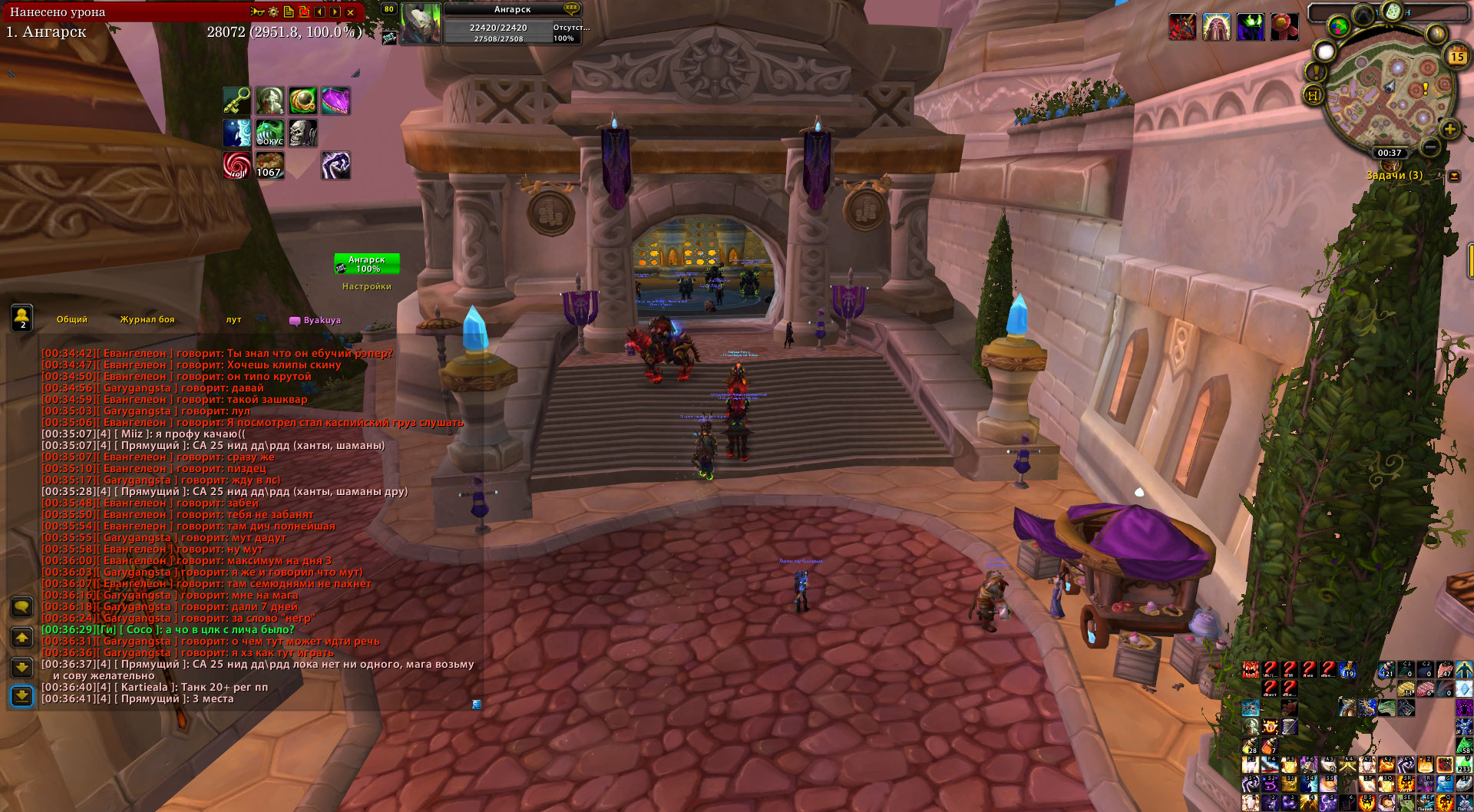Use the golden key icon
Image resolution: width=1474 pixels, height=812 pixels.
(237, 101)
